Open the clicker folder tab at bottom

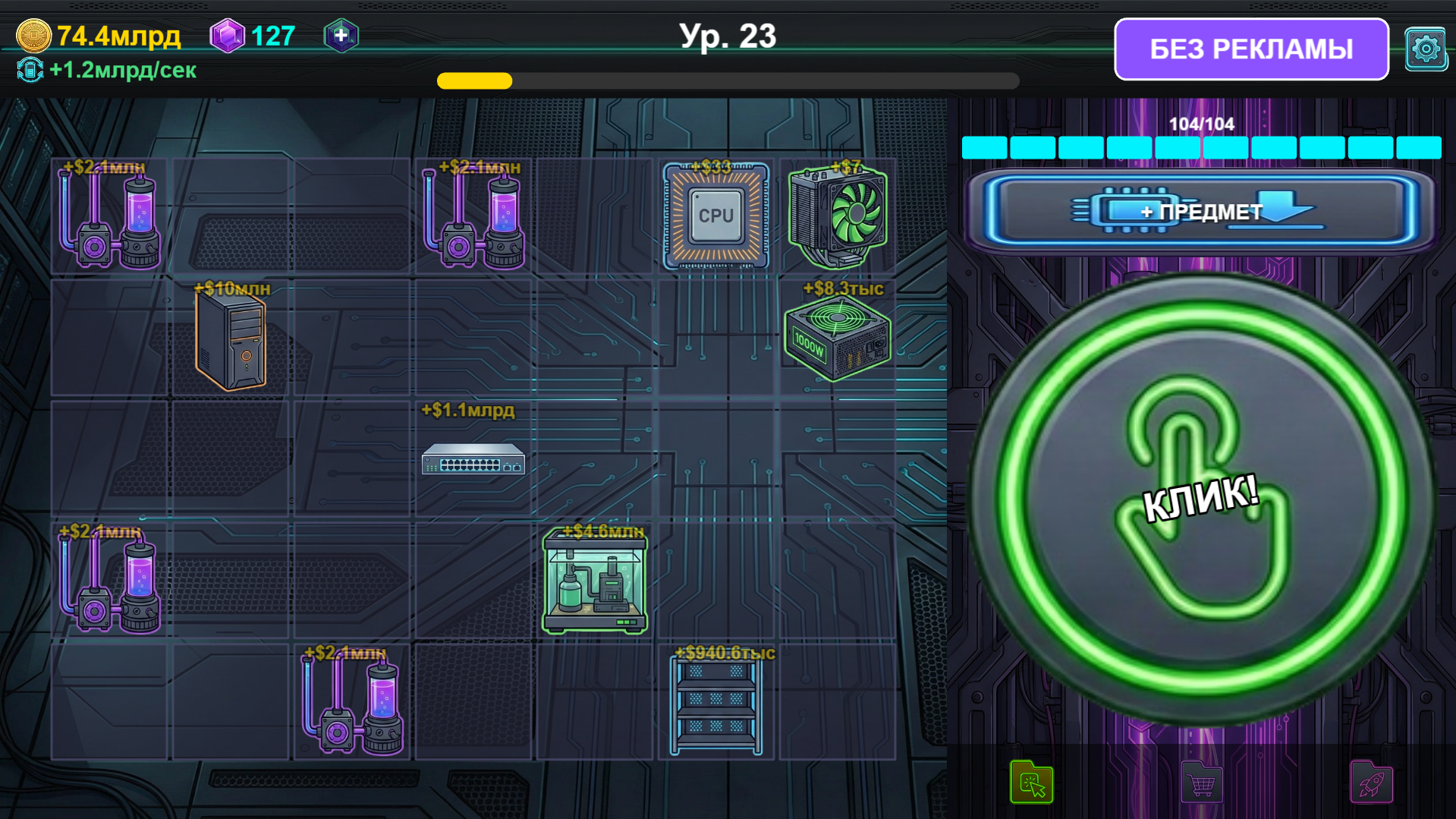[x=1032, y=782]
